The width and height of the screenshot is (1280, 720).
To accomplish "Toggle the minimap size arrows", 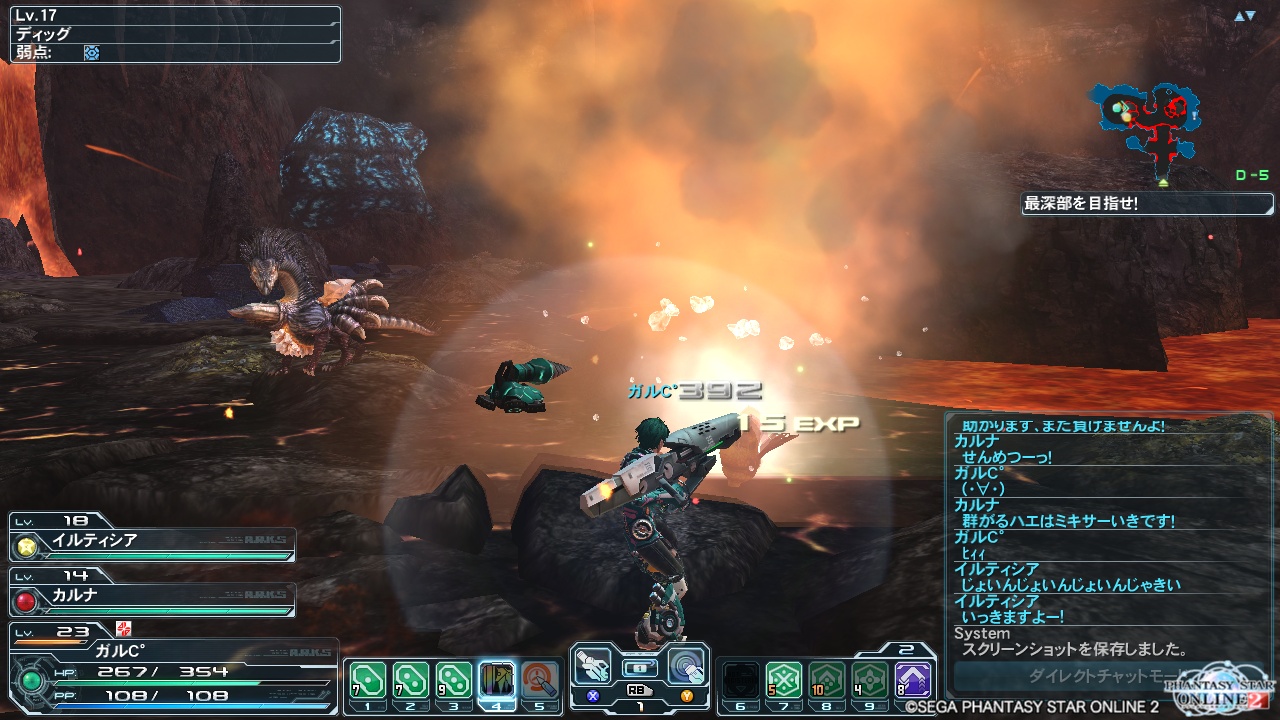I will click(1244, 16).
